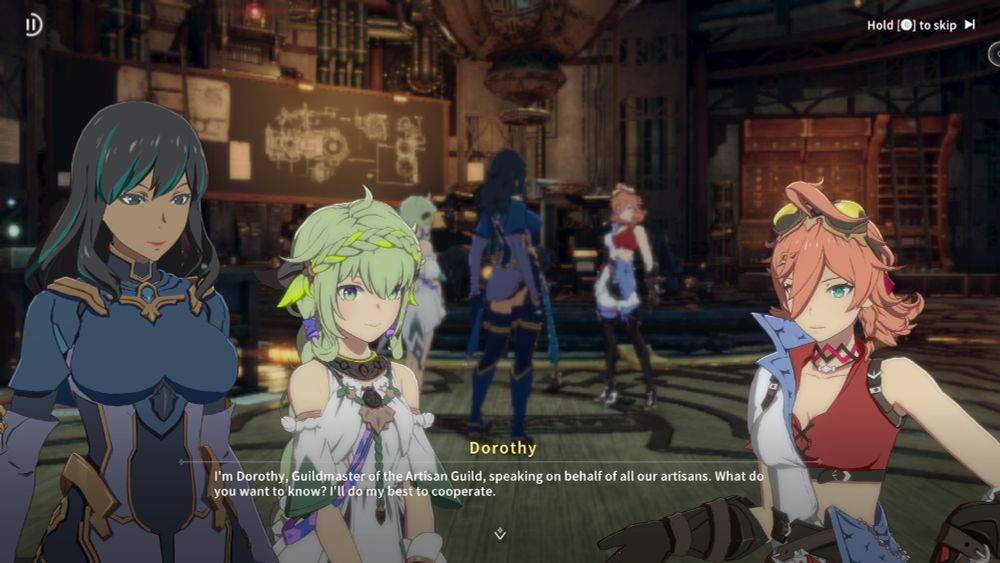Skip the cutscene using the skip arrow
This screenshot has height=563, width=1000.
tap(969, 25)
